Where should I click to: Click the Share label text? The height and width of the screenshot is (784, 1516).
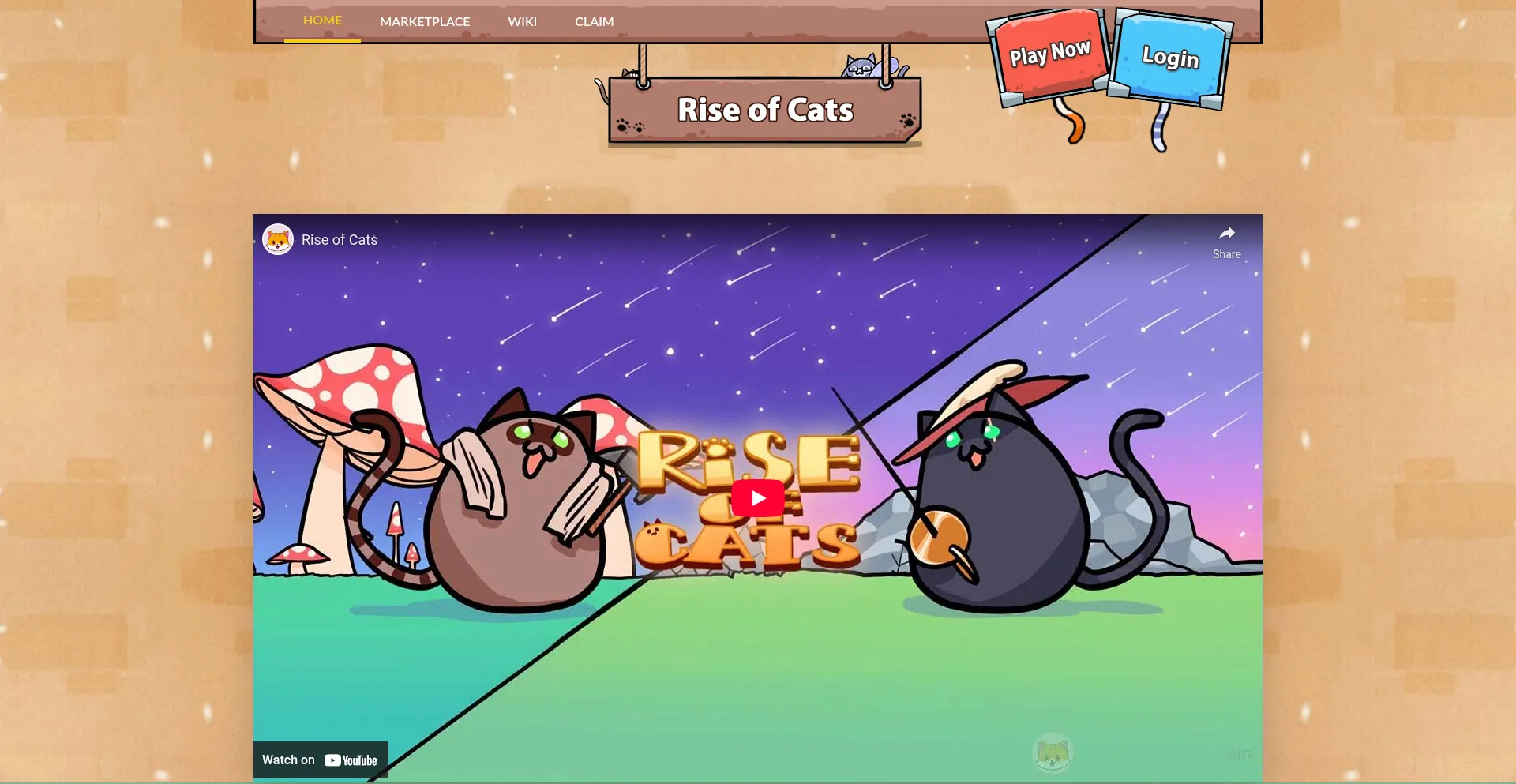pyautogui.click(x=1226, y=253)
